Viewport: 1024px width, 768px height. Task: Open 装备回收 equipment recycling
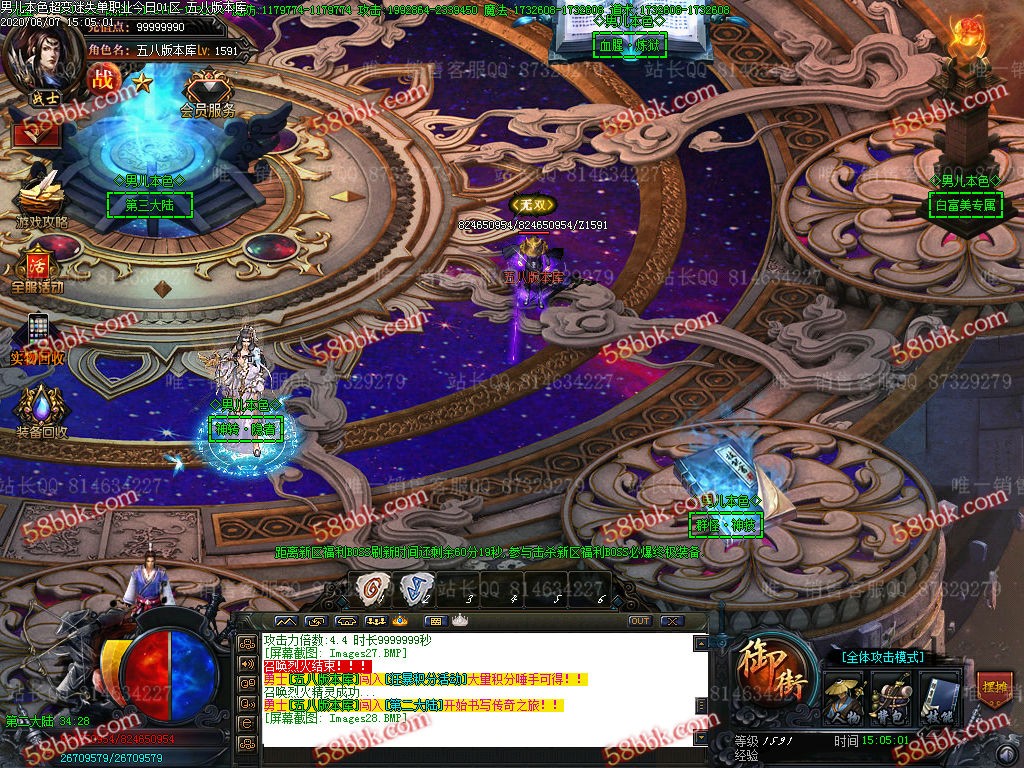point(41,410)
